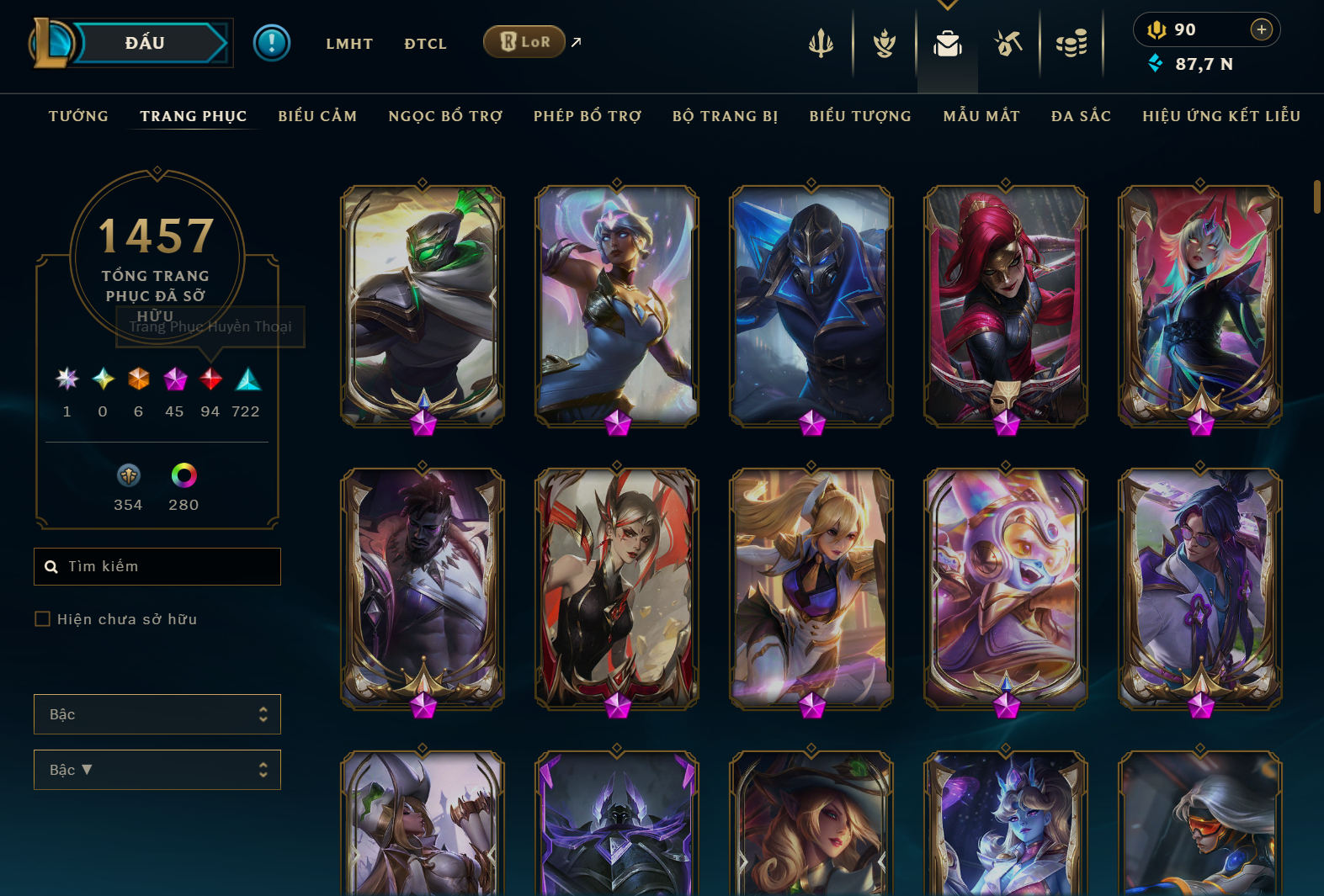Click the cyan triangle skin tier icon

click(x=246, y=379)
